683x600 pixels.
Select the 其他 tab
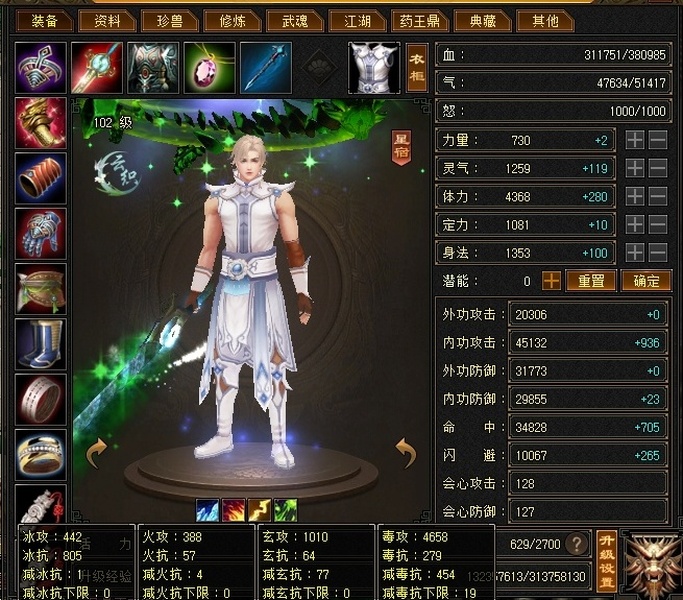click(x=546, y=20)
